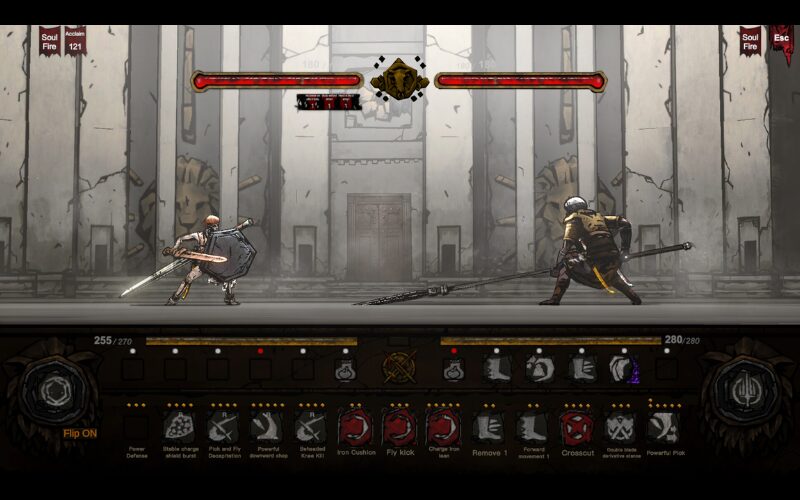Image resolution: width=800 pixels, height=500 pixels.
Task: Pick the Remove 1 movement skill
Action: click(487, 428)
